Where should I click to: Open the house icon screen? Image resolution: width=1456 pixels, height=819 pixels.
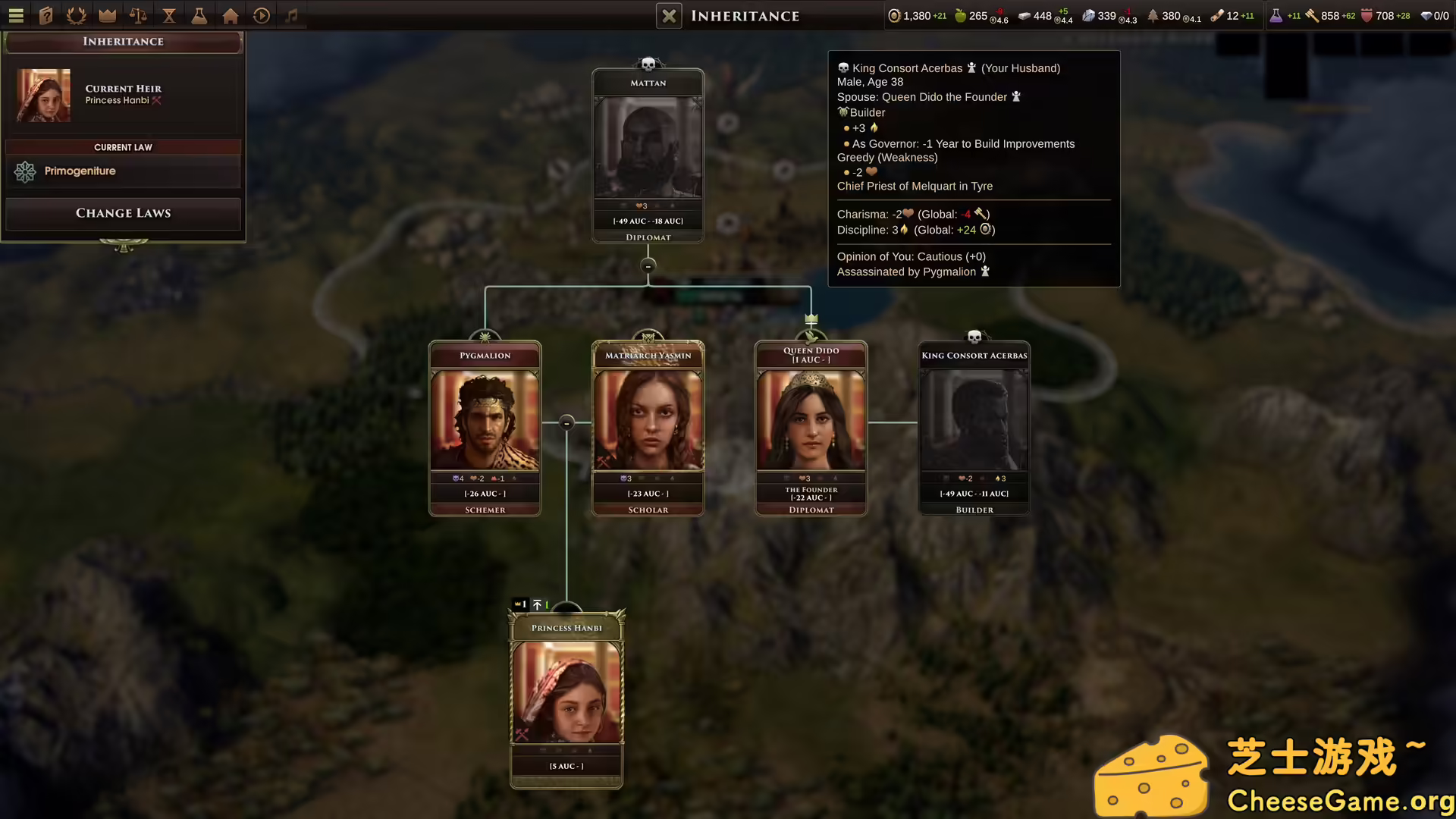tap(231, 15)
